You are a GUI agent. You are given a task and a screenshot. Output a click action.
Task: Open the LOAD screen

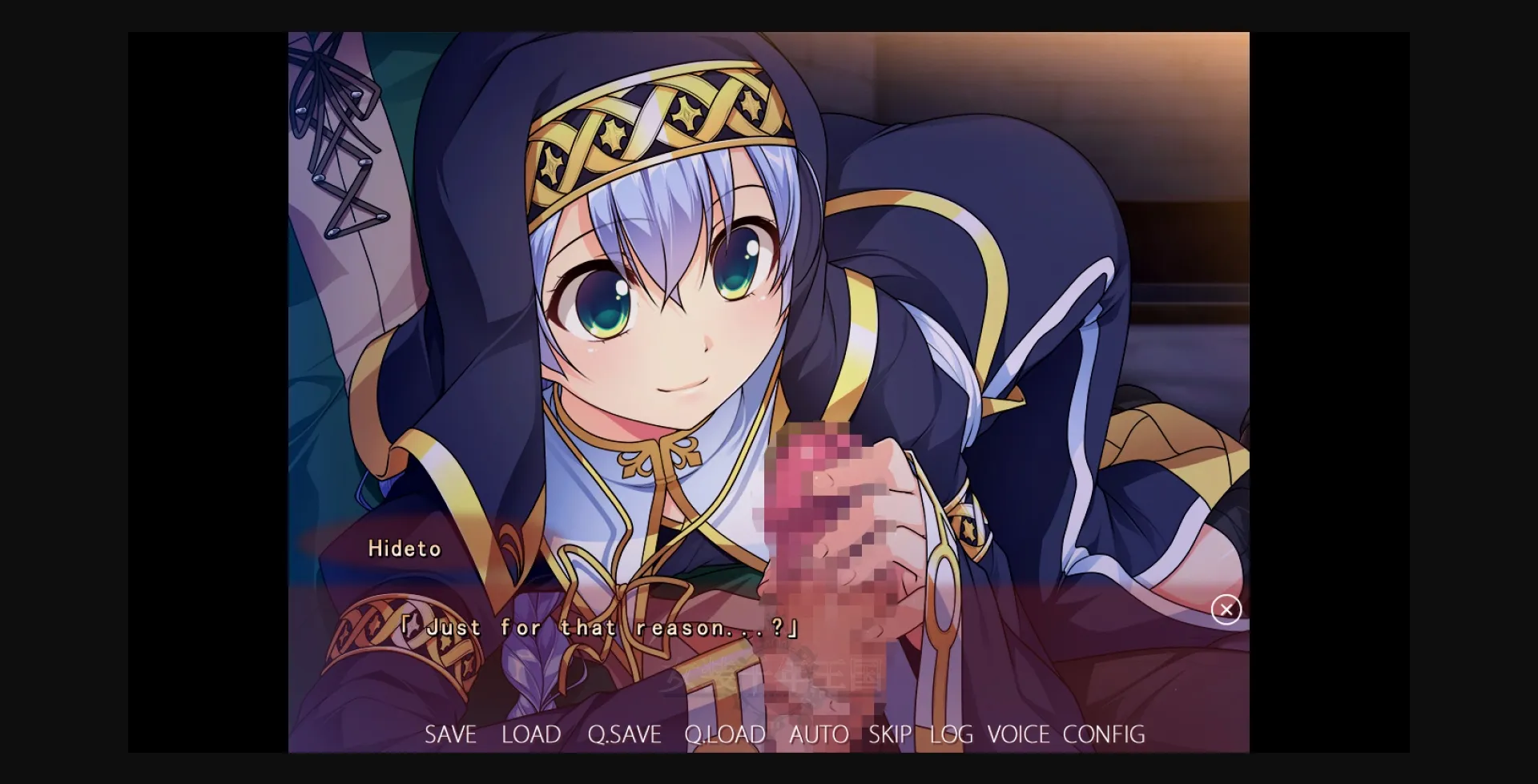tap(531, 734)
